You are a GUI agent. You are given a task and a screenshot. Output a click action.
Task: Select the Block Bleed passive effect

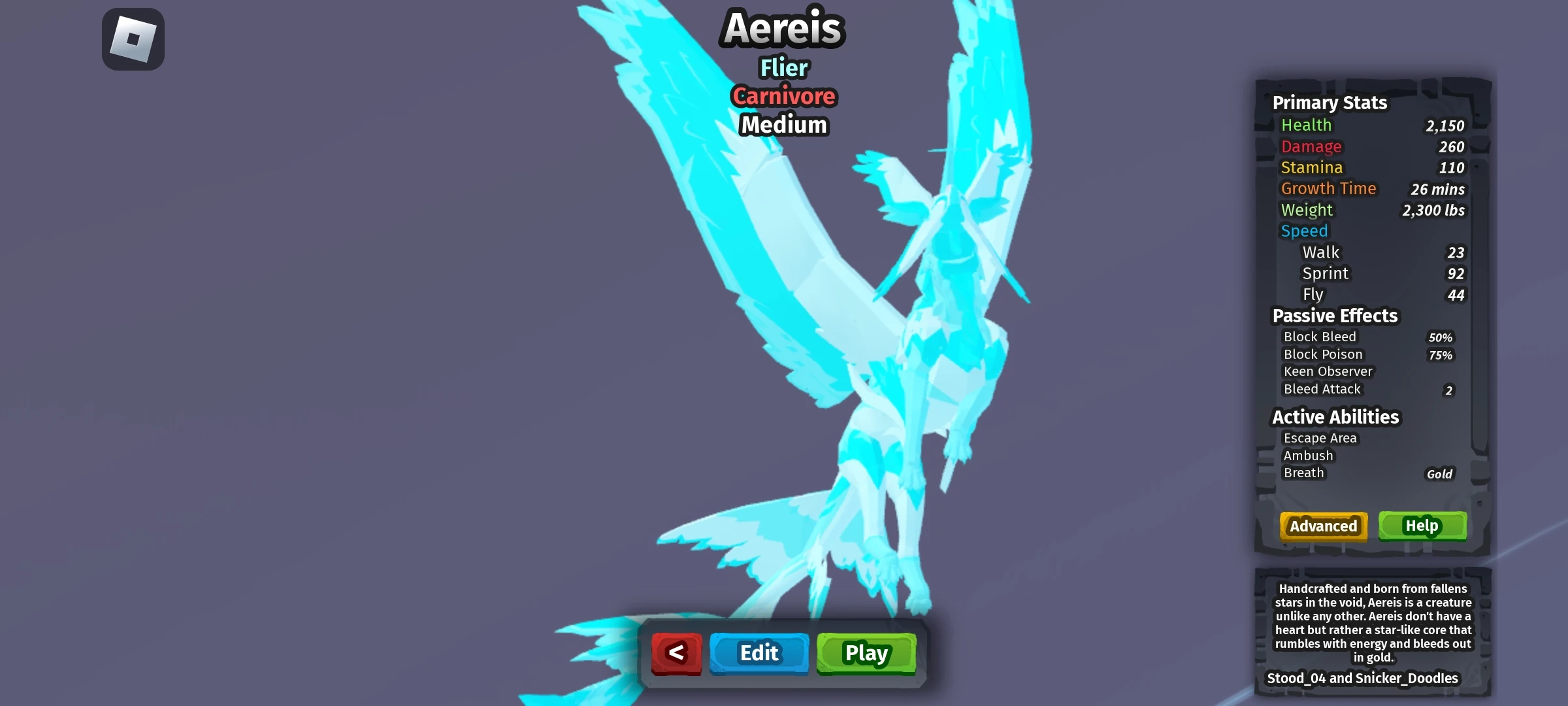[x=1320, y=337]
